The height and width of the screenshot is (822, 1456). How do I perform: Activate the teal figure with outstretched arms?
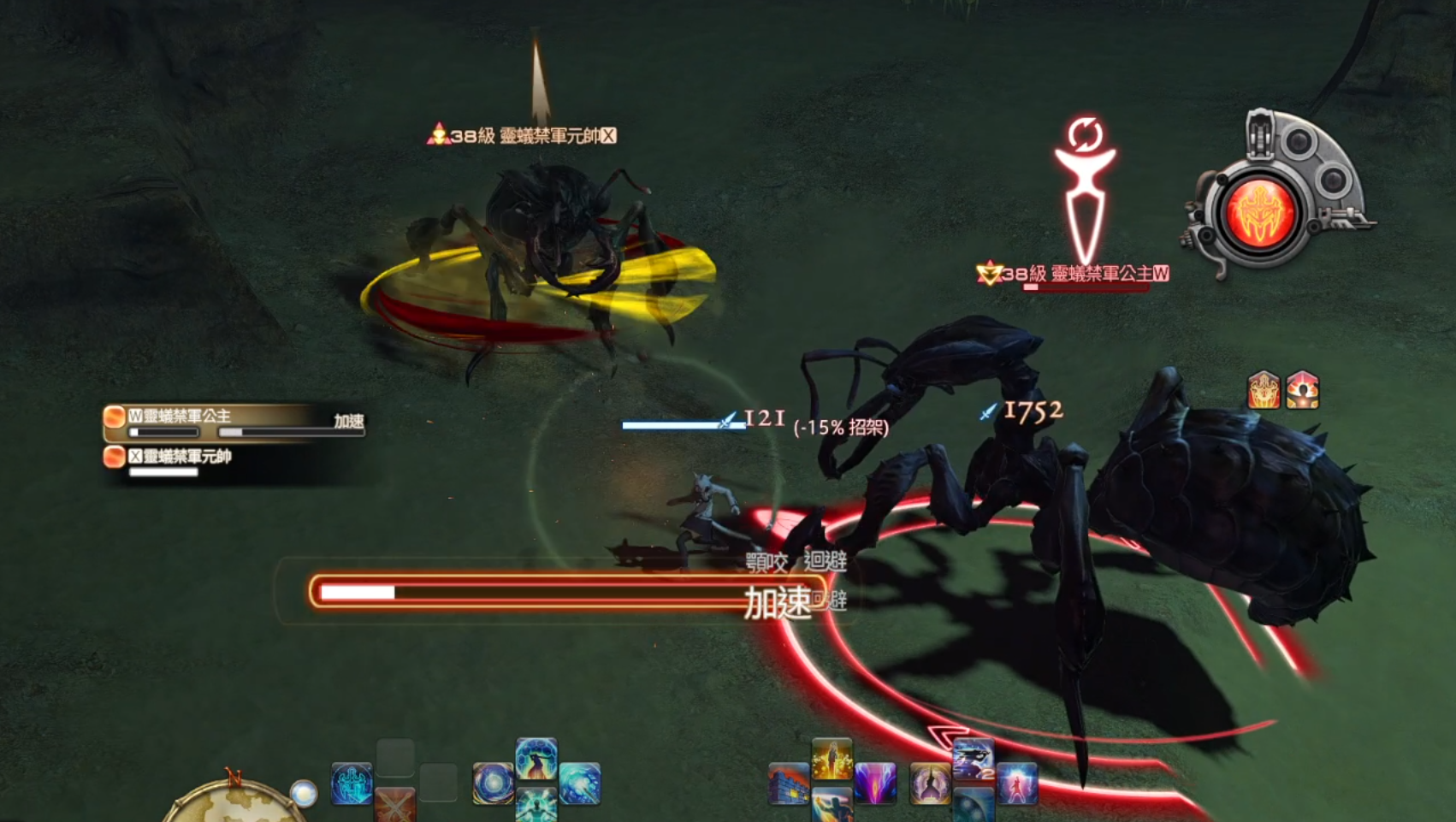[536, 807]
